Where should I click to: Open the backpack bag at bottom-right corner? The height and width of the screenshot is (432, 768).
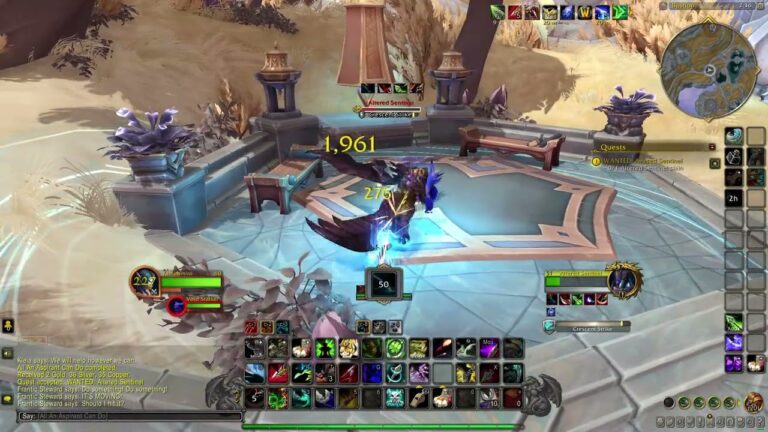pos(755,404)
